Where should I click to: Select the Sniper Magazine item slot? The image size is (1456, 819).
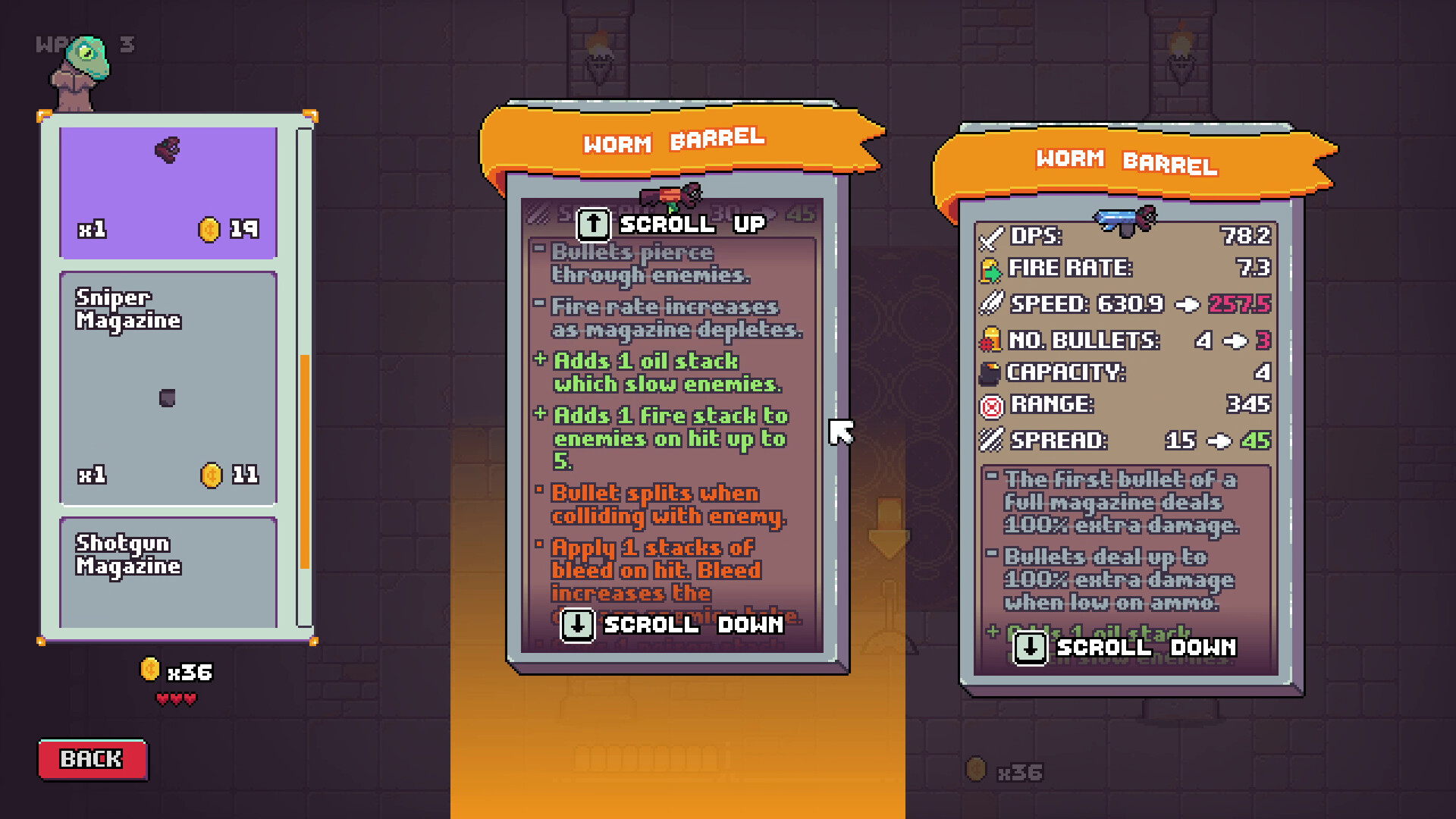click(167, 387)
